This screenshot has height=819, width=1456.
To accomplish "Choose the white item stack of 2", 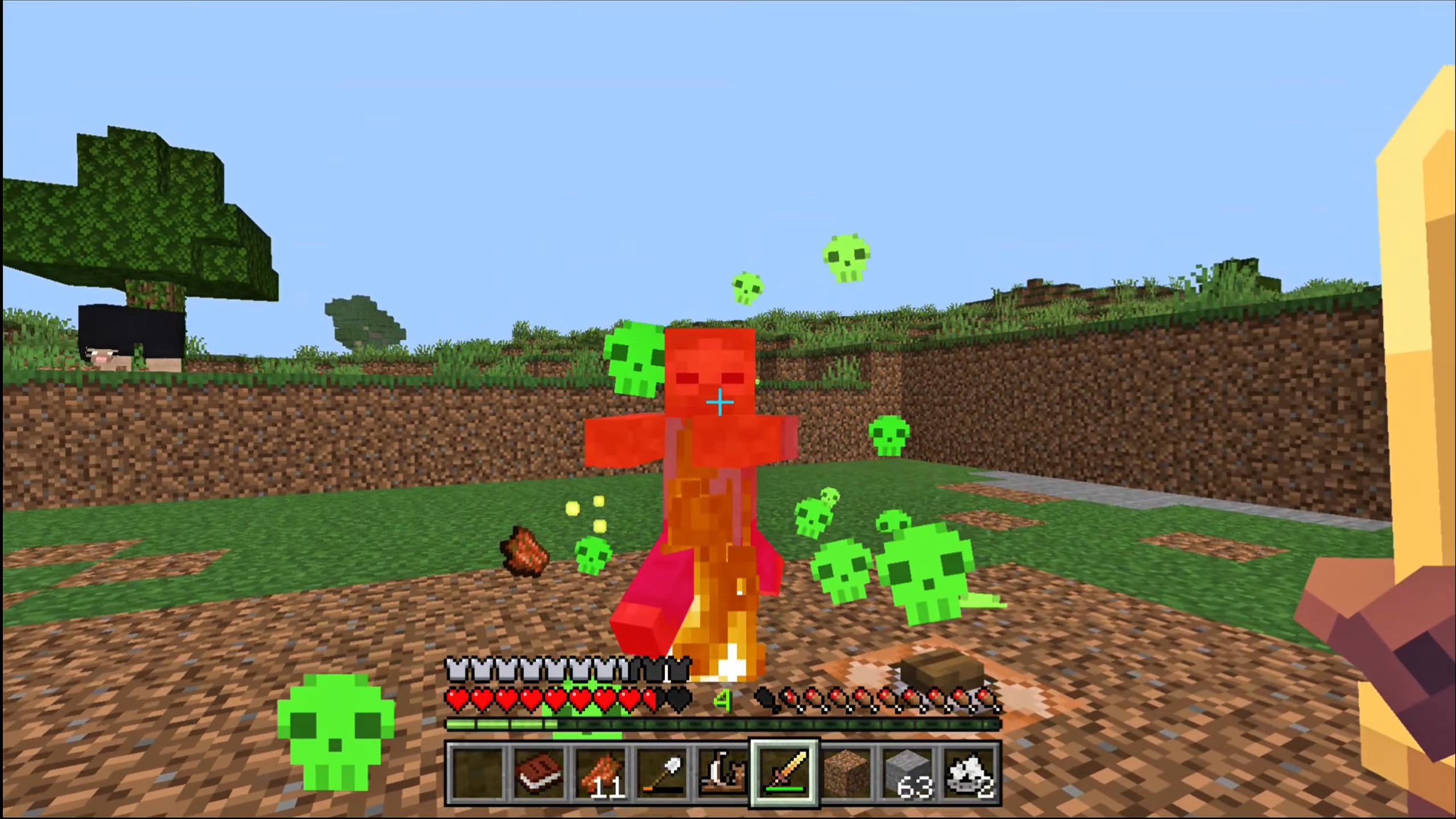I will click(x=970, y=773).
